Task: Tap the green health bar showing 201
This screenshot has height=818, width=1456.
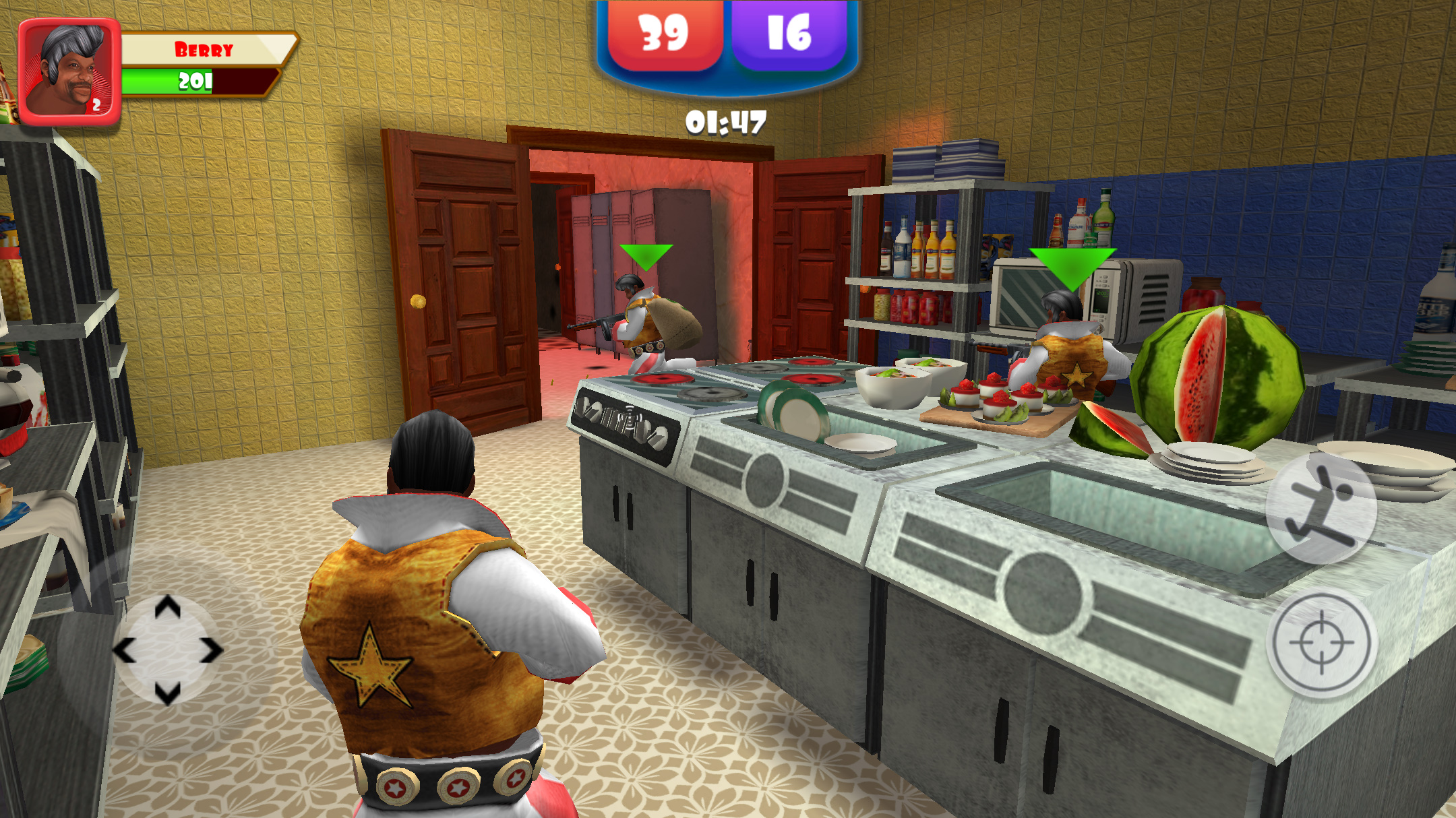Action: (x=192, y=81)
